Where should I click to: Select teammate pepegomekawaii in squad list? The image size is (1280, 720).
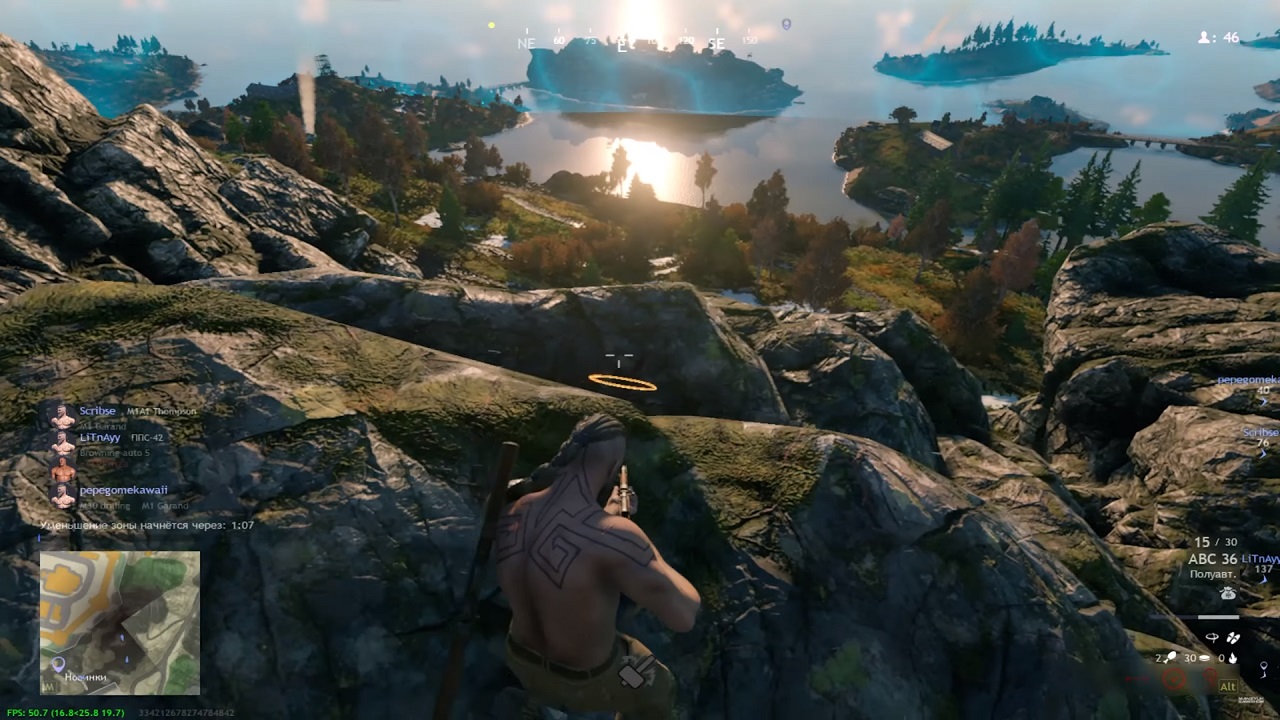[123, 490]
